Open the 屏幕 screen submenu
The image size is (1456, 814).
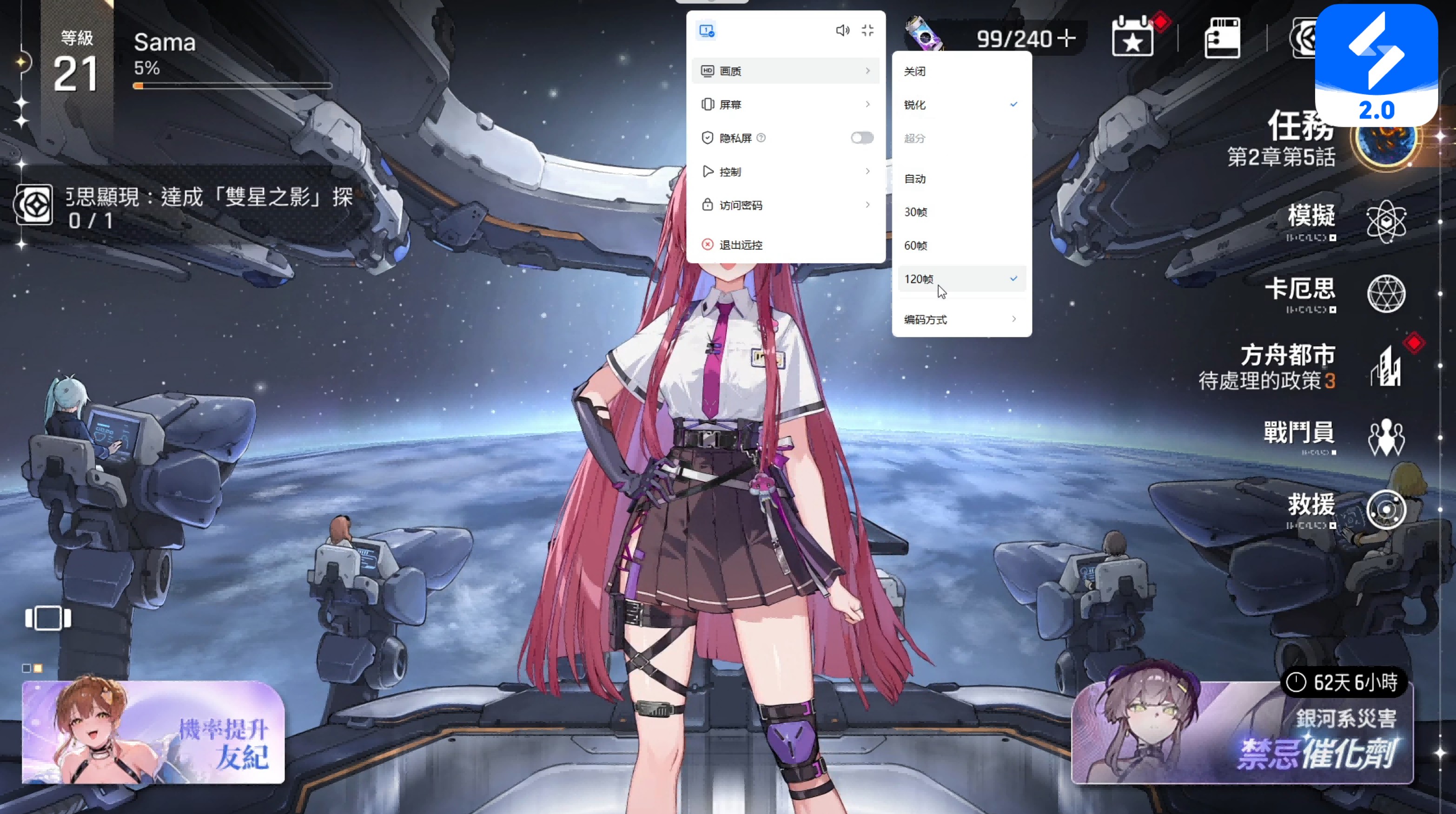[x=785, y=105]
